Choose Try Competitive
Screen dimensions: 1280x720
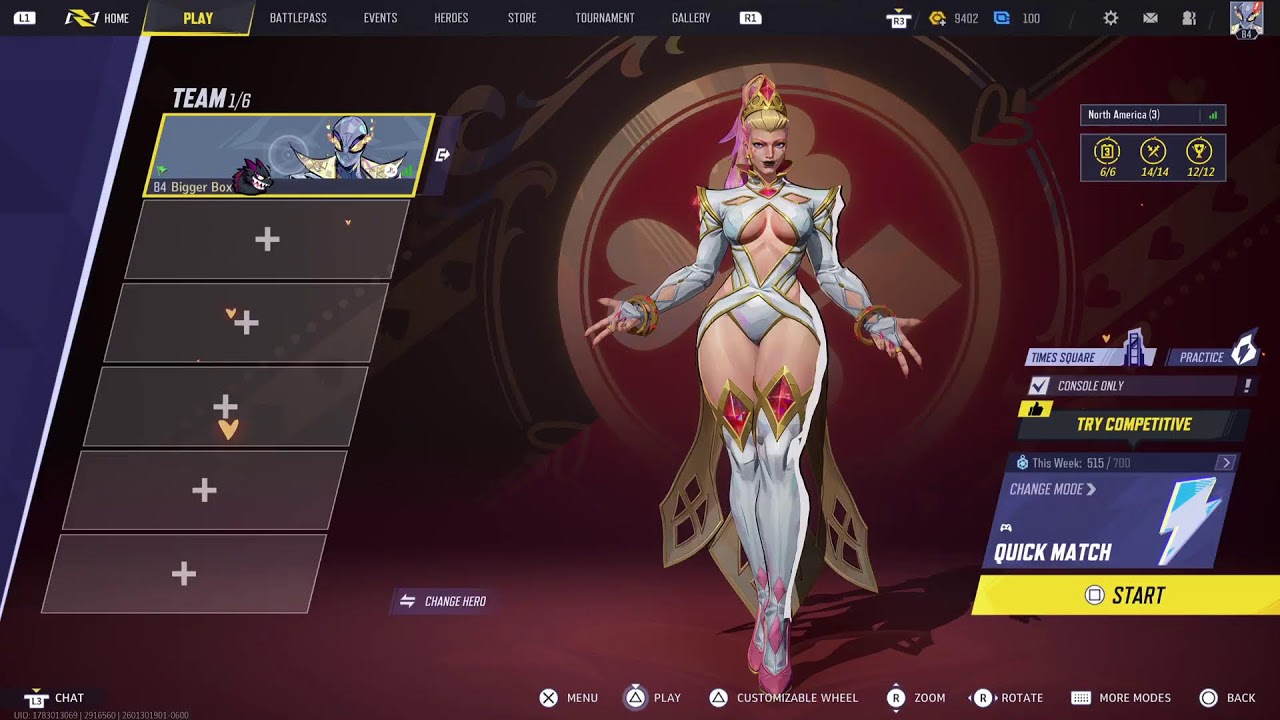point(1133,424)
